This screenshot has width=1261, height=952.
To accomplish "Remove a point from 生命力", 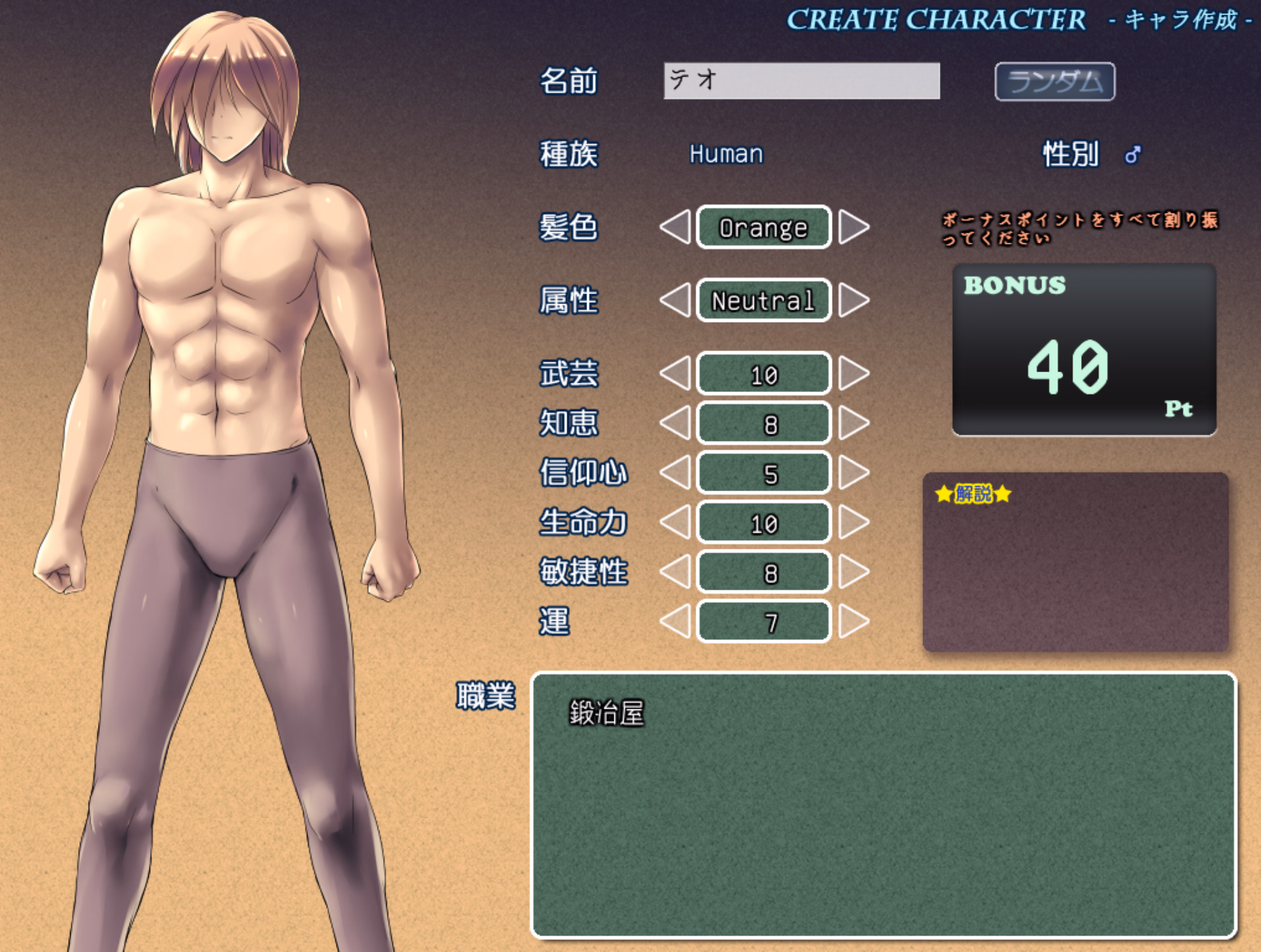I will (676, 522).
